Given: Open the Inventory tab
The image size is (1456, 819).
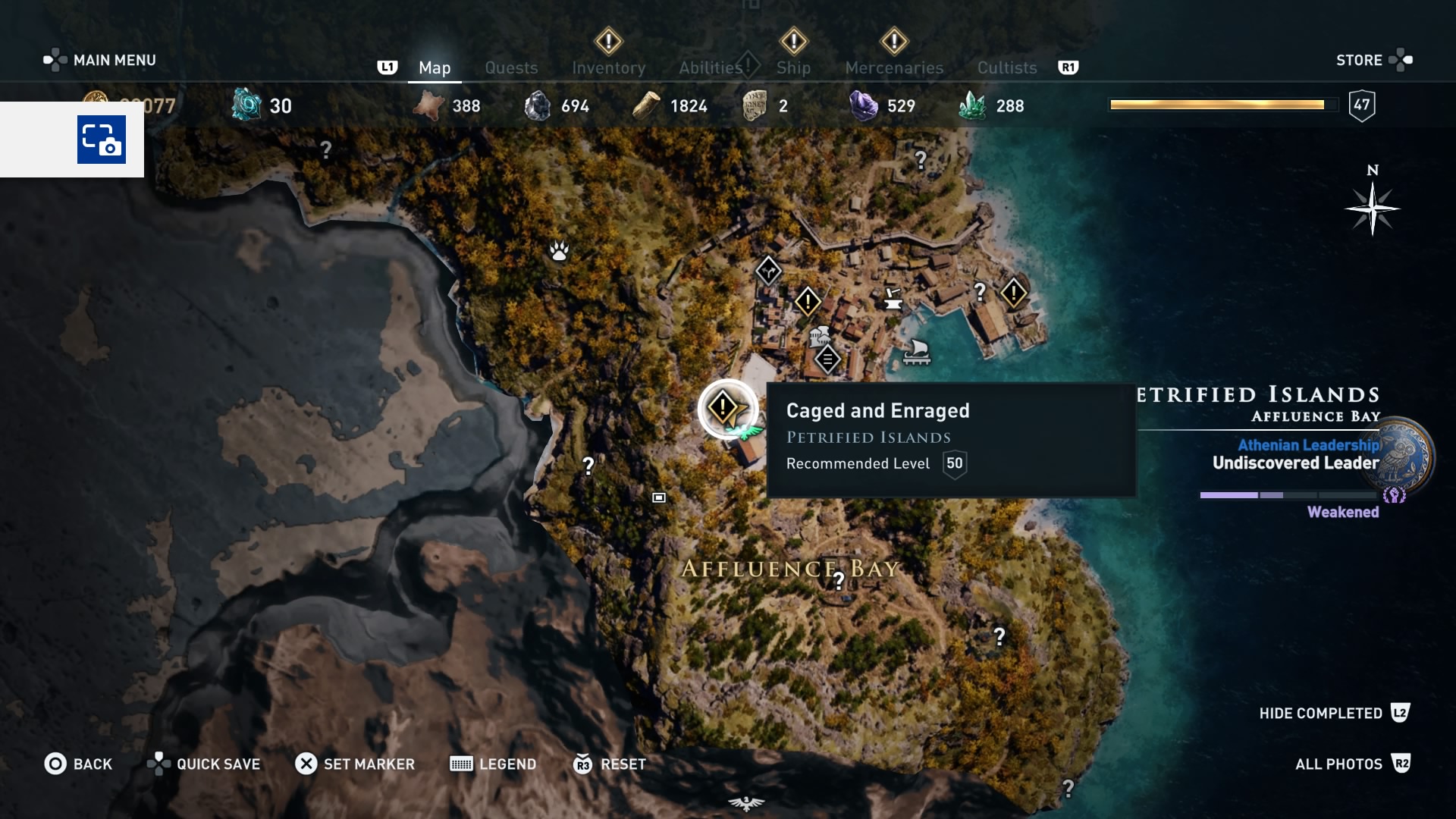Looking at the screenshot, I should pyautogui.click(x=608, y=67).
